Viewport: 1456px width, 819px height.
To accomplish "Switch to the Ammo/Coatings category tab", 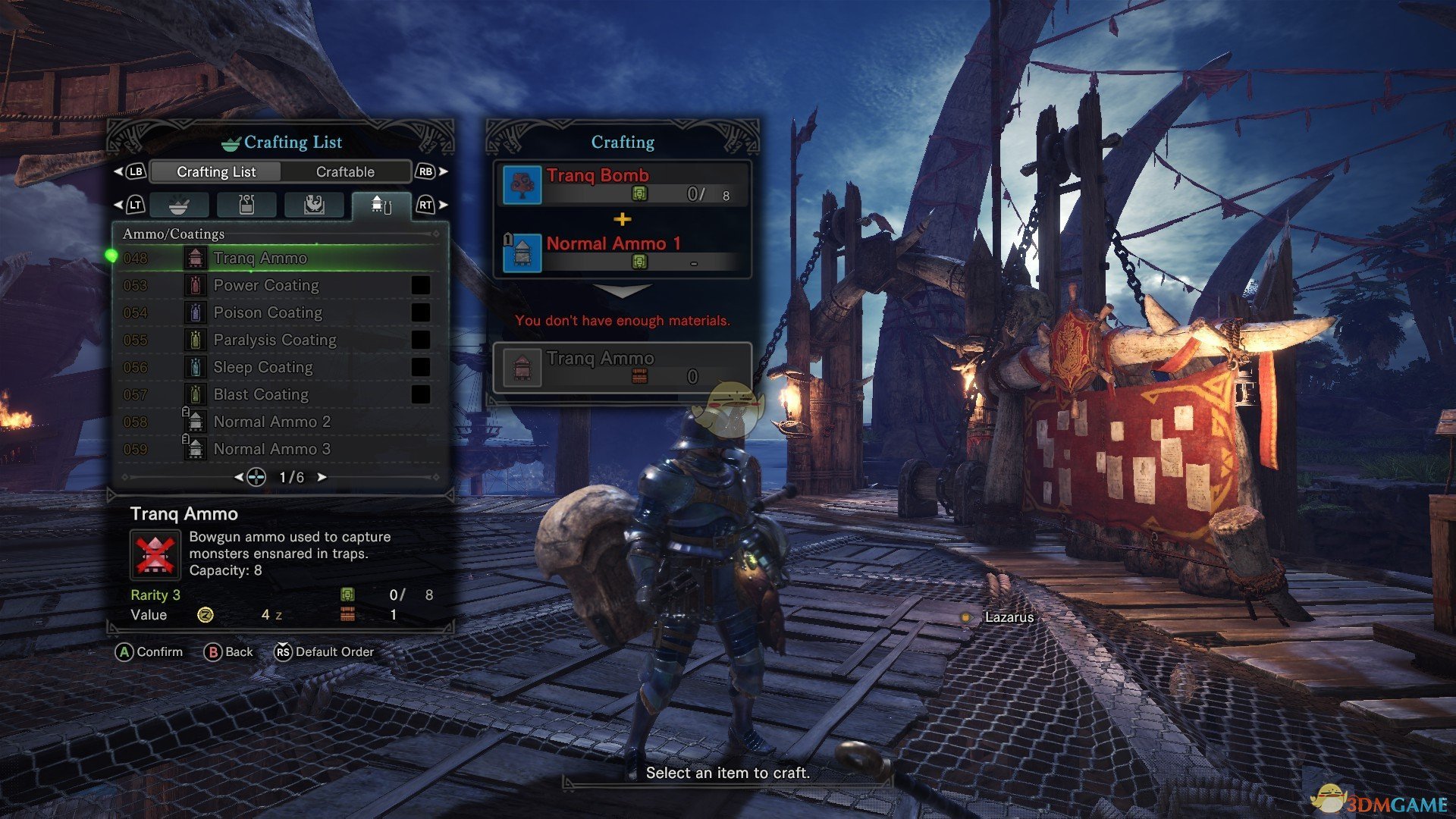I will point(381,205).
